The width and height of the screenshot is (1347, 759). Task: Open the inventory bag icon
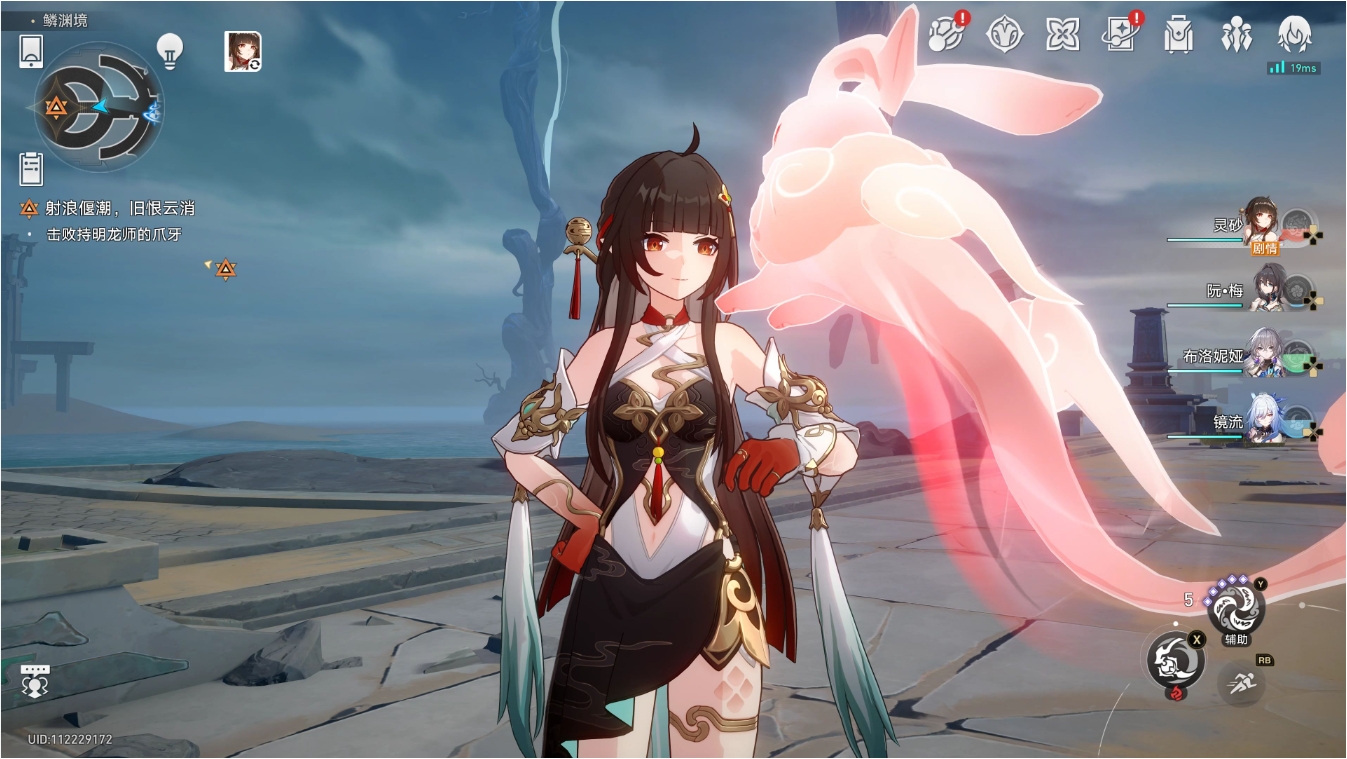(x=1178, y=33)
